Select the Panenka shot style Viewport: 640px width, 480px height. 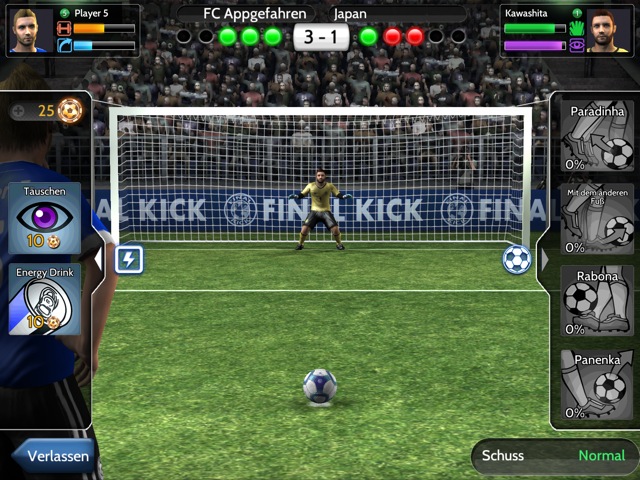click(597, 384)
